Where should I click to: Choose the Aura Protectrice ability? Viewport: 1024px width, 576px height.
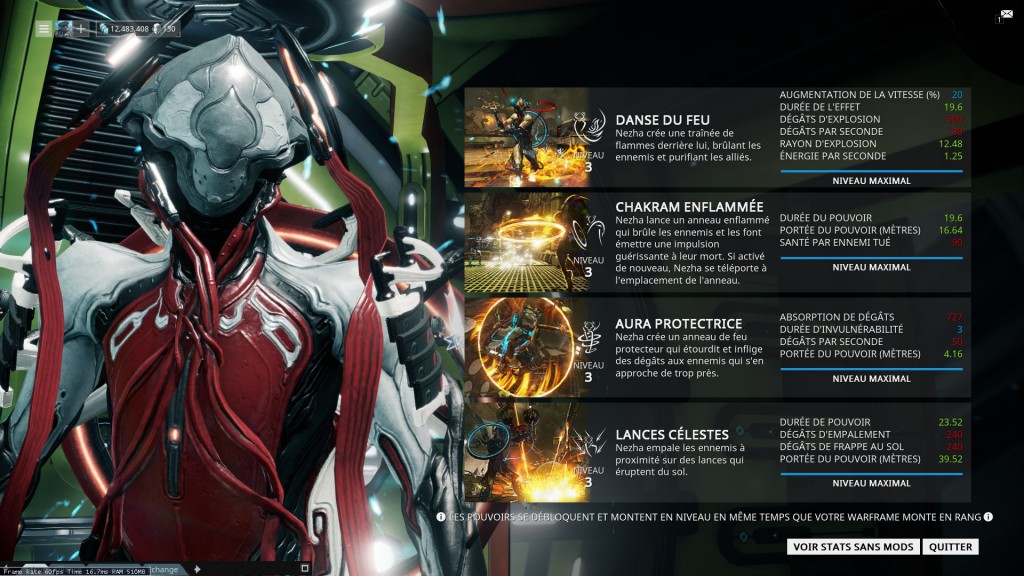(678, 324)
